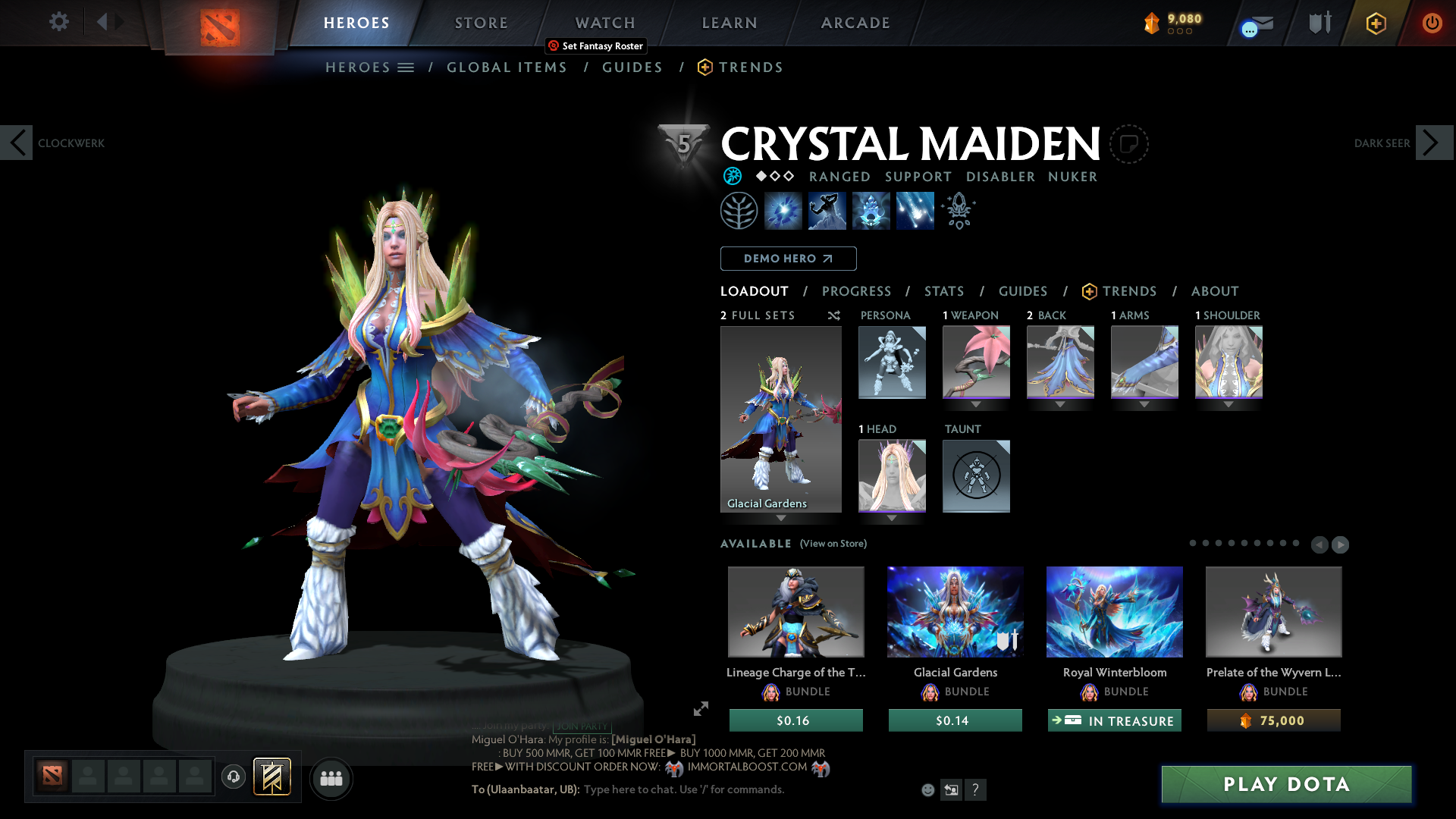Screen dimensions: 1456x819
Task: Toggle the fullscreen hero preview arrows
Action: (700, 709)
